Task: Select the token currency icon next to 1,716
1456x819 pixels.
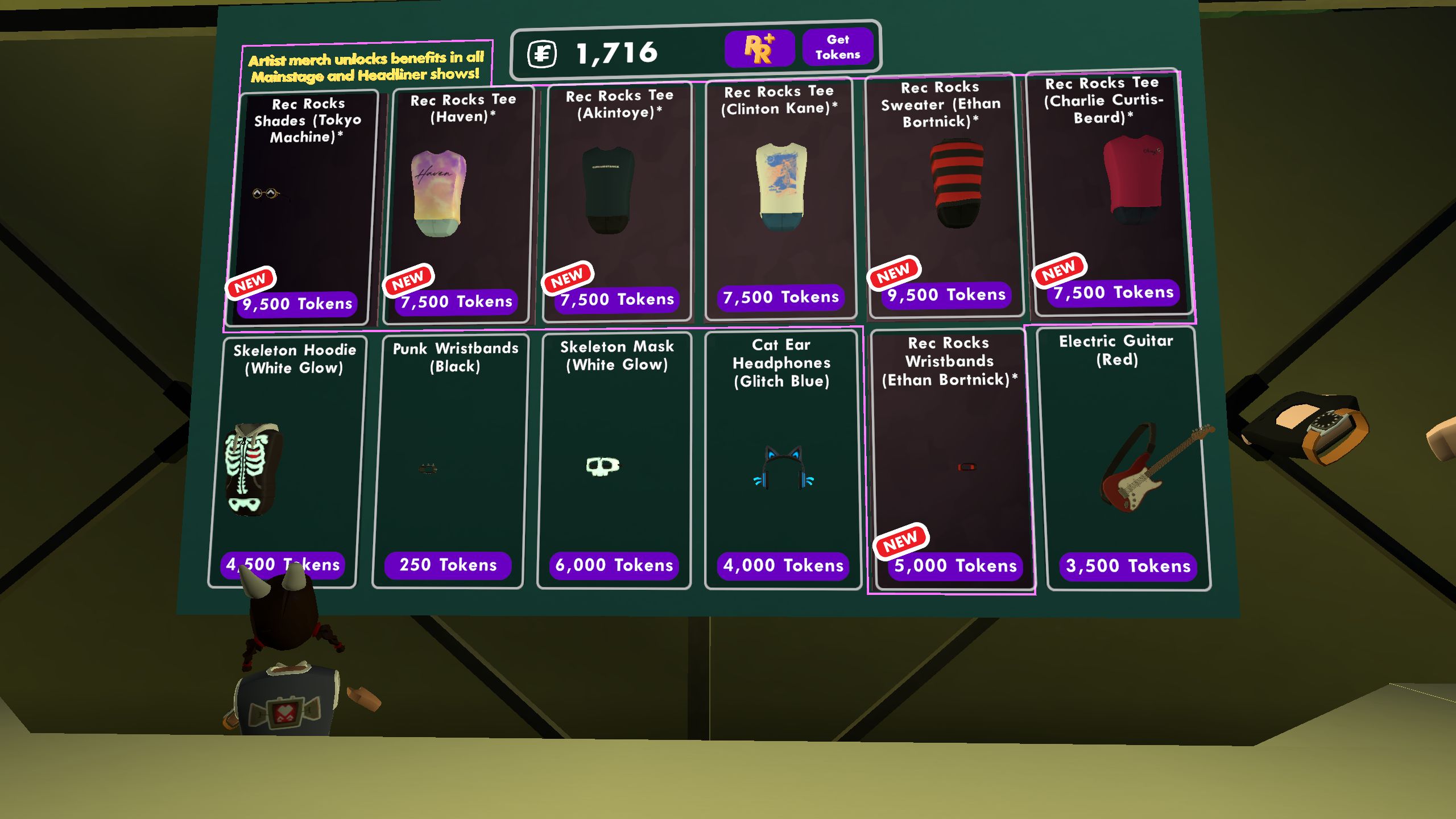Action: (x=543, y=53)
